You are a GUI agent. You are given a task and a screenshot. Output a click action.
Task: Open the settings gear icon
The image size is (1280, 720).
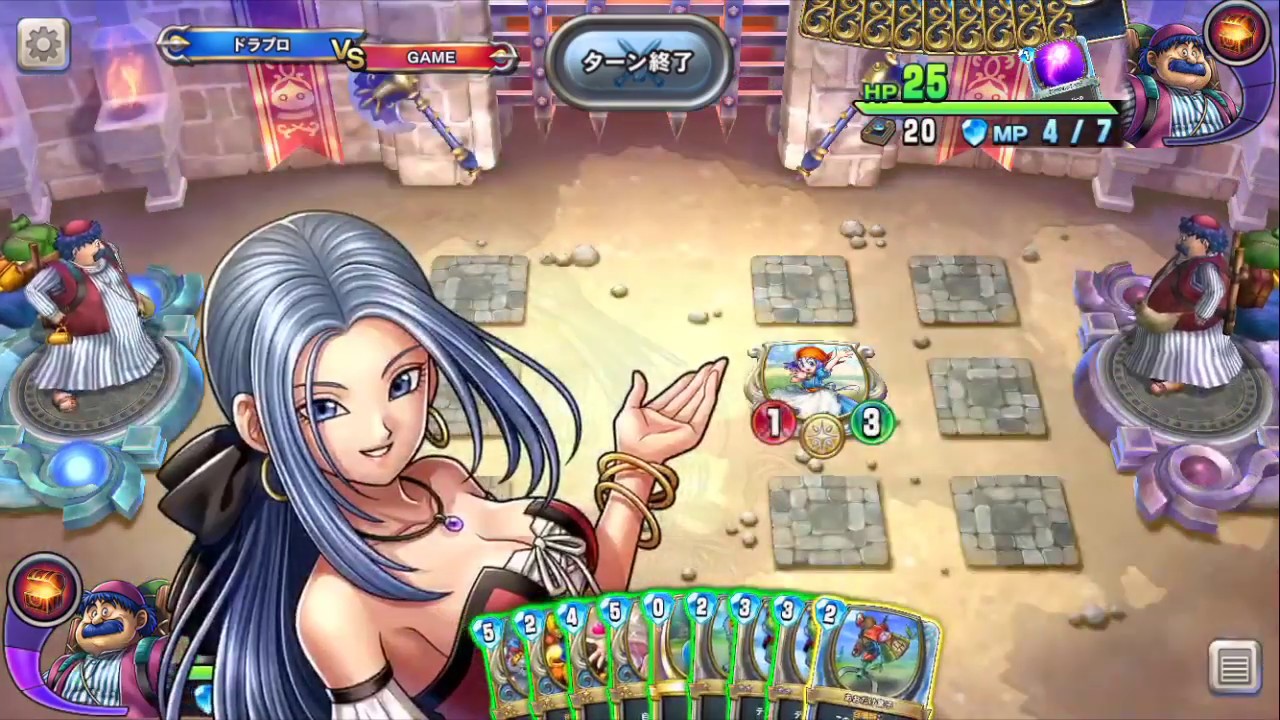pyautogui.click(x=42, y=44)
